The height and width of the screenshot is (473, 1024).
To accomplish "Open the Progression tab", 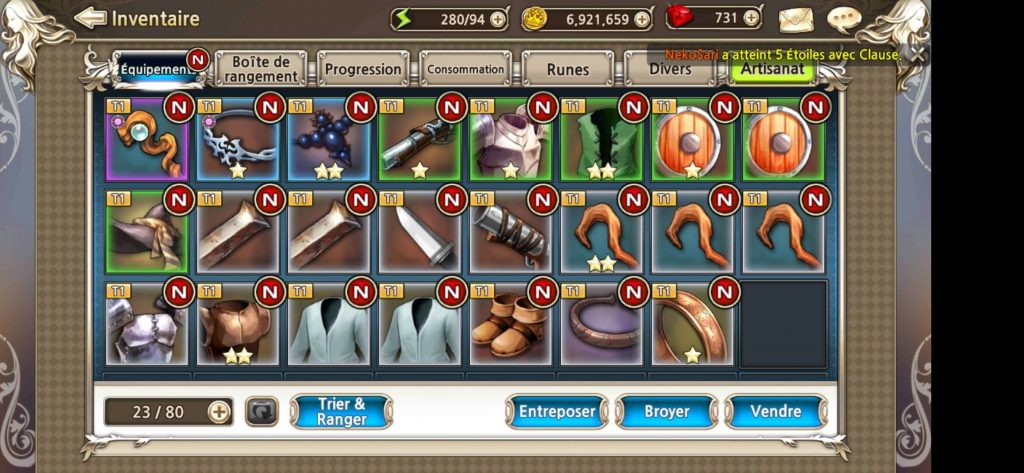I will pos(362,69).
